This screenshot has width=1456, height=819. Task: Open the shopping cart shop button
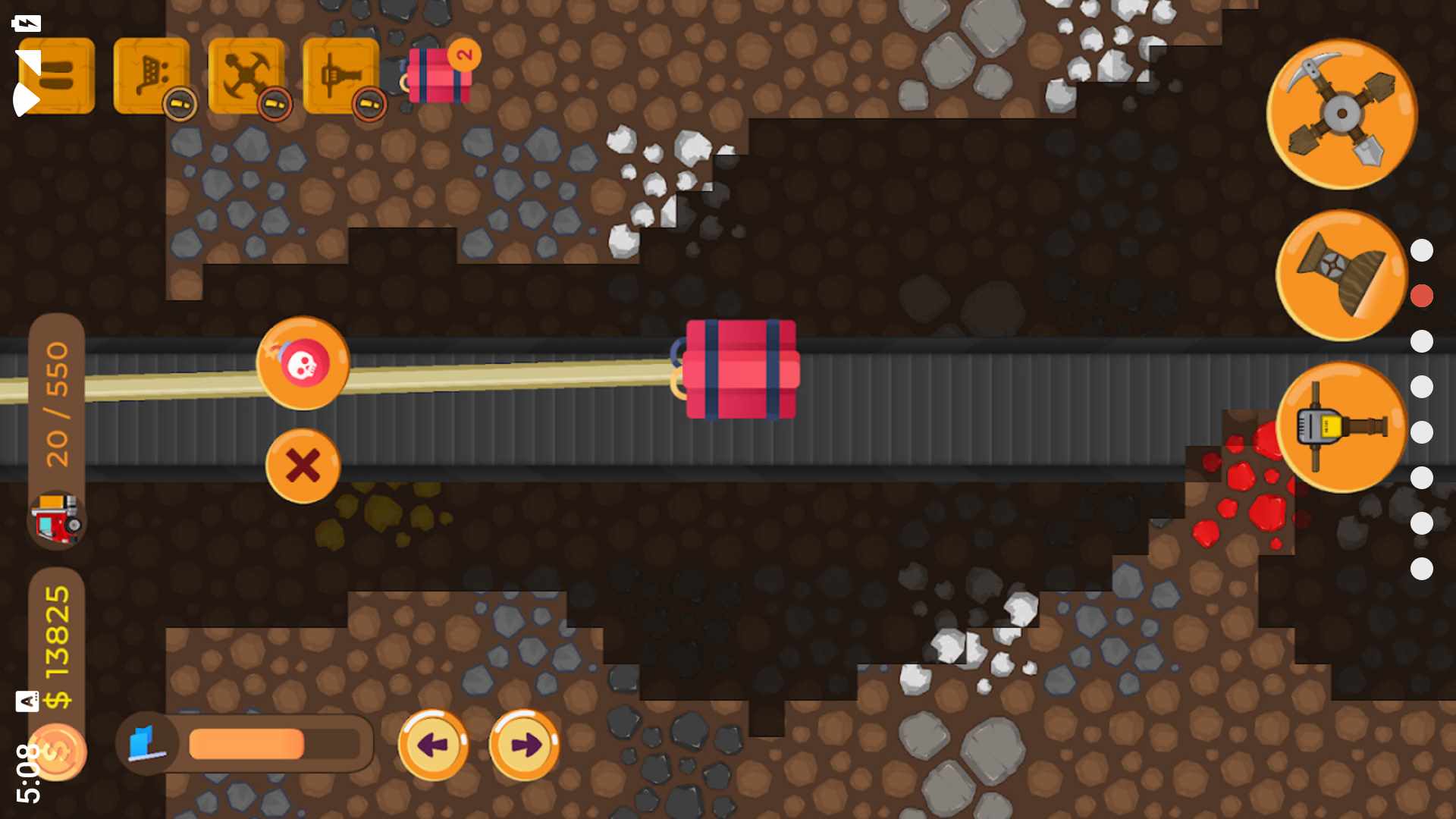152,76
